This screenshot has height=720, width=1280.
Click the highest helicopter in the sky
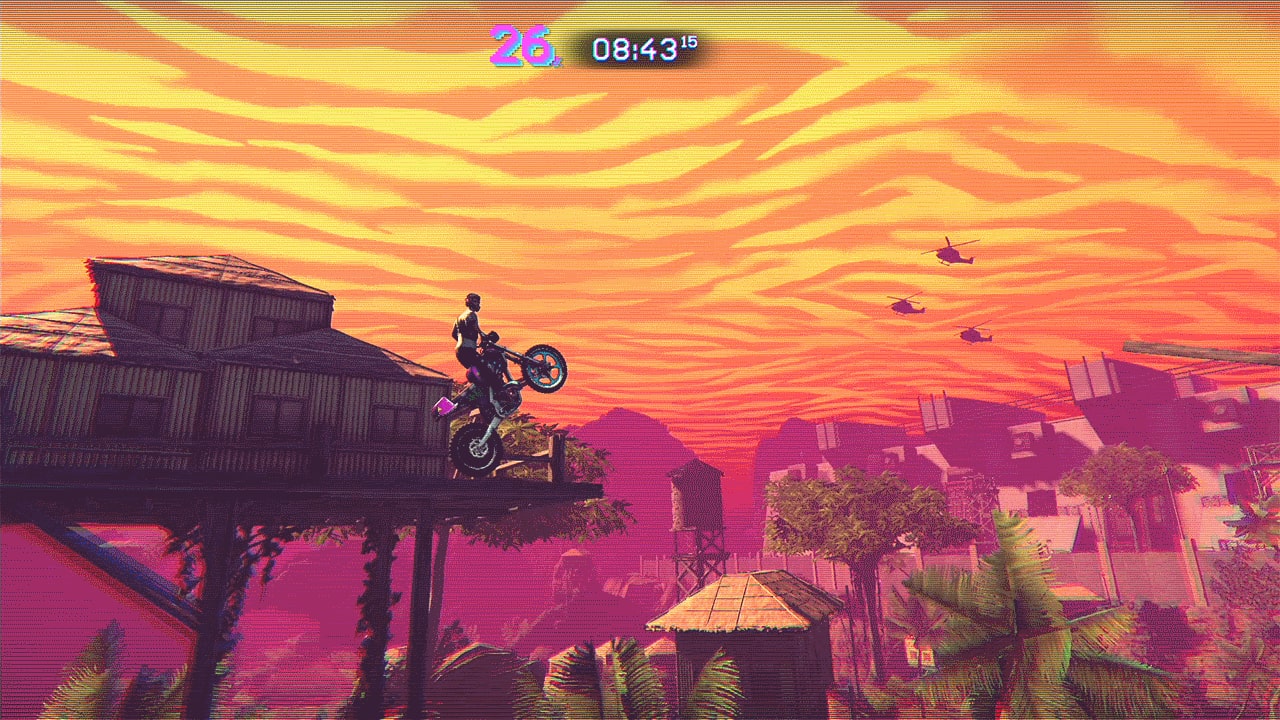(x=952, y=251)
